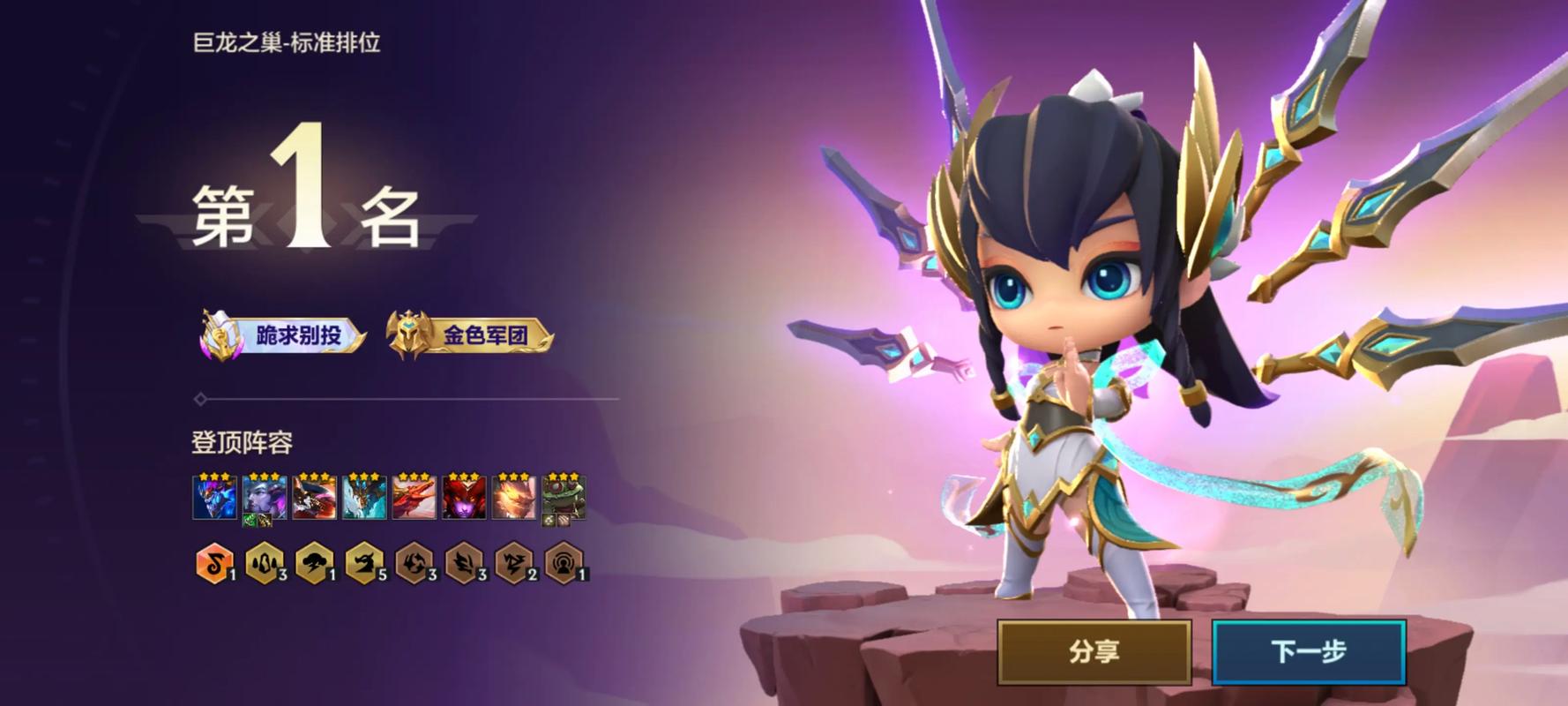Image resolution: width=1568 pixels, height=706 pixels.
Task: Tap the 下一步 (Next) button
Action: click(1309, 652)
